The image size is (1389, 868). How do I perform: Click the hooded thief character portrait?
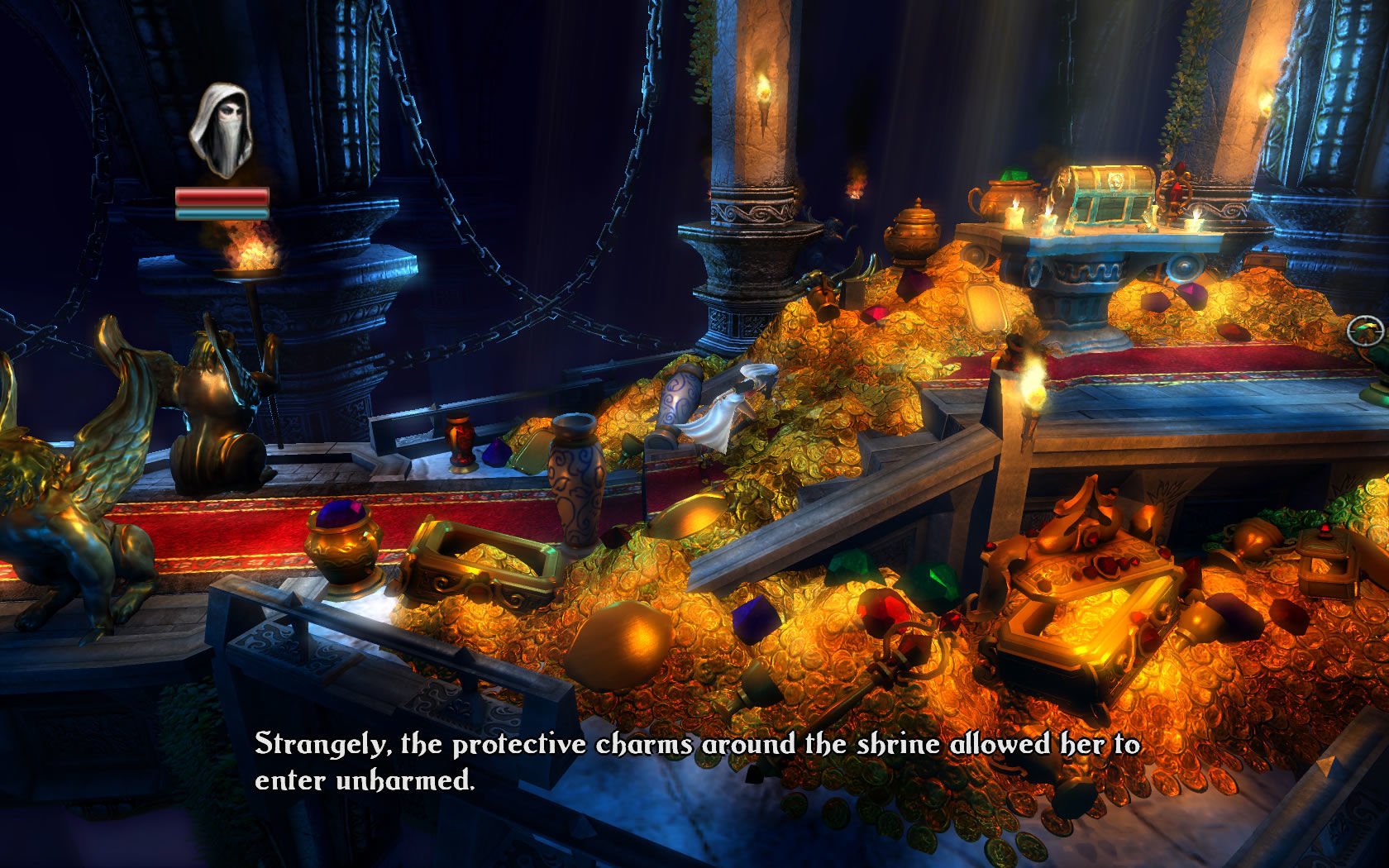pos(221,130)
